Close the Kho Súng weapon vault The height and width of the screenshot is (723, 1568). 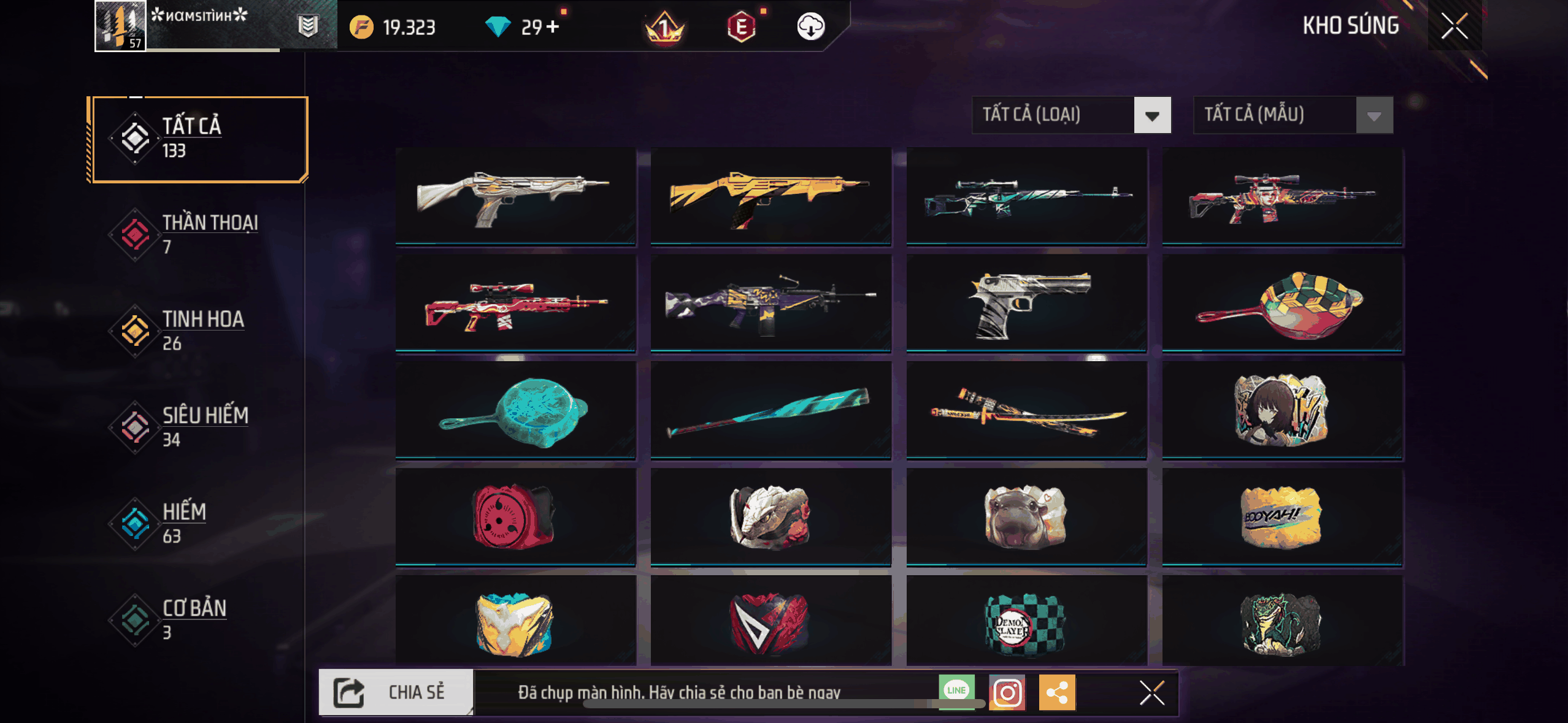coord(1454,26)
